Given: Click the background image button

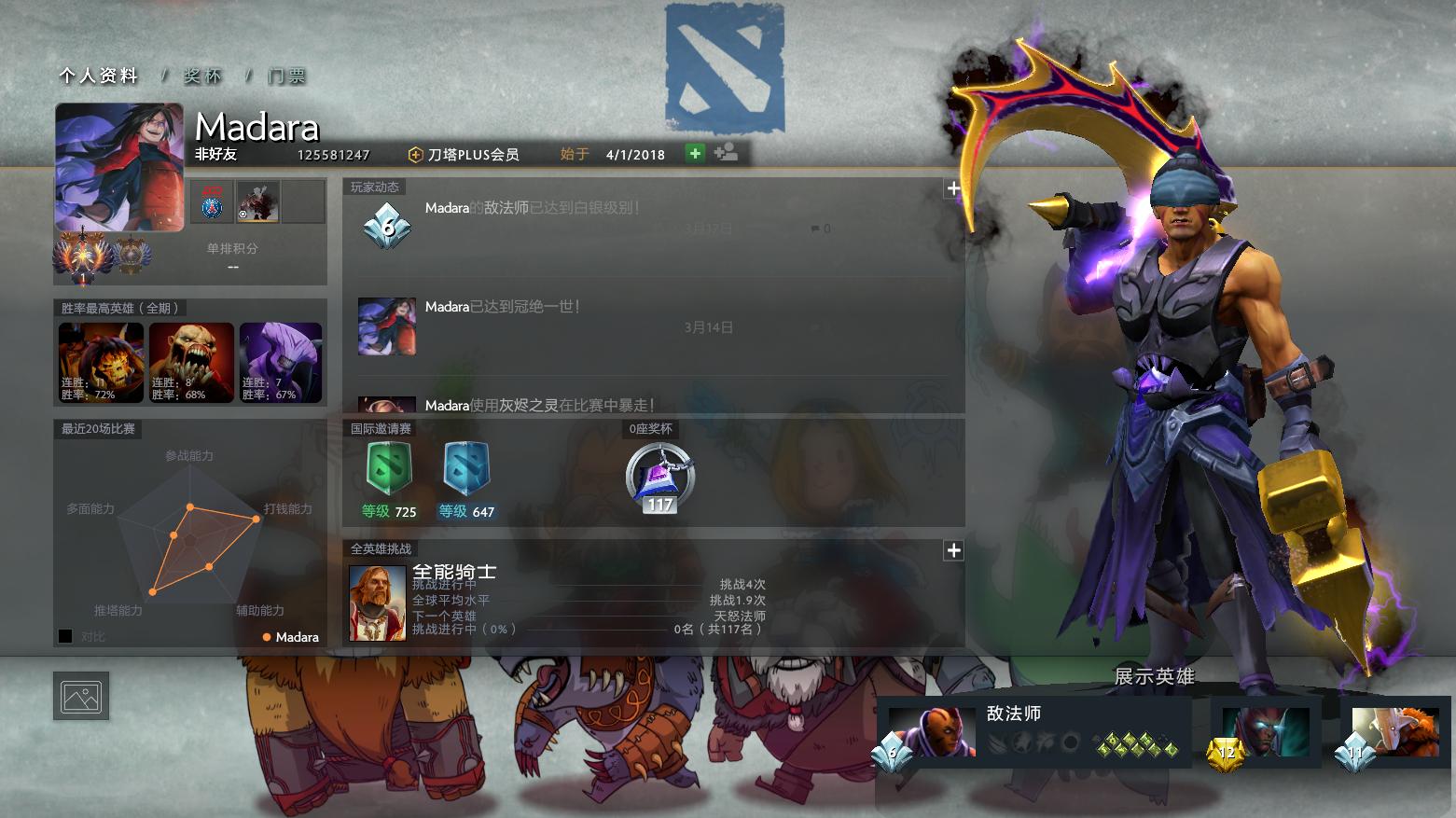Looking at the screenshot, I should pos(81,696).
